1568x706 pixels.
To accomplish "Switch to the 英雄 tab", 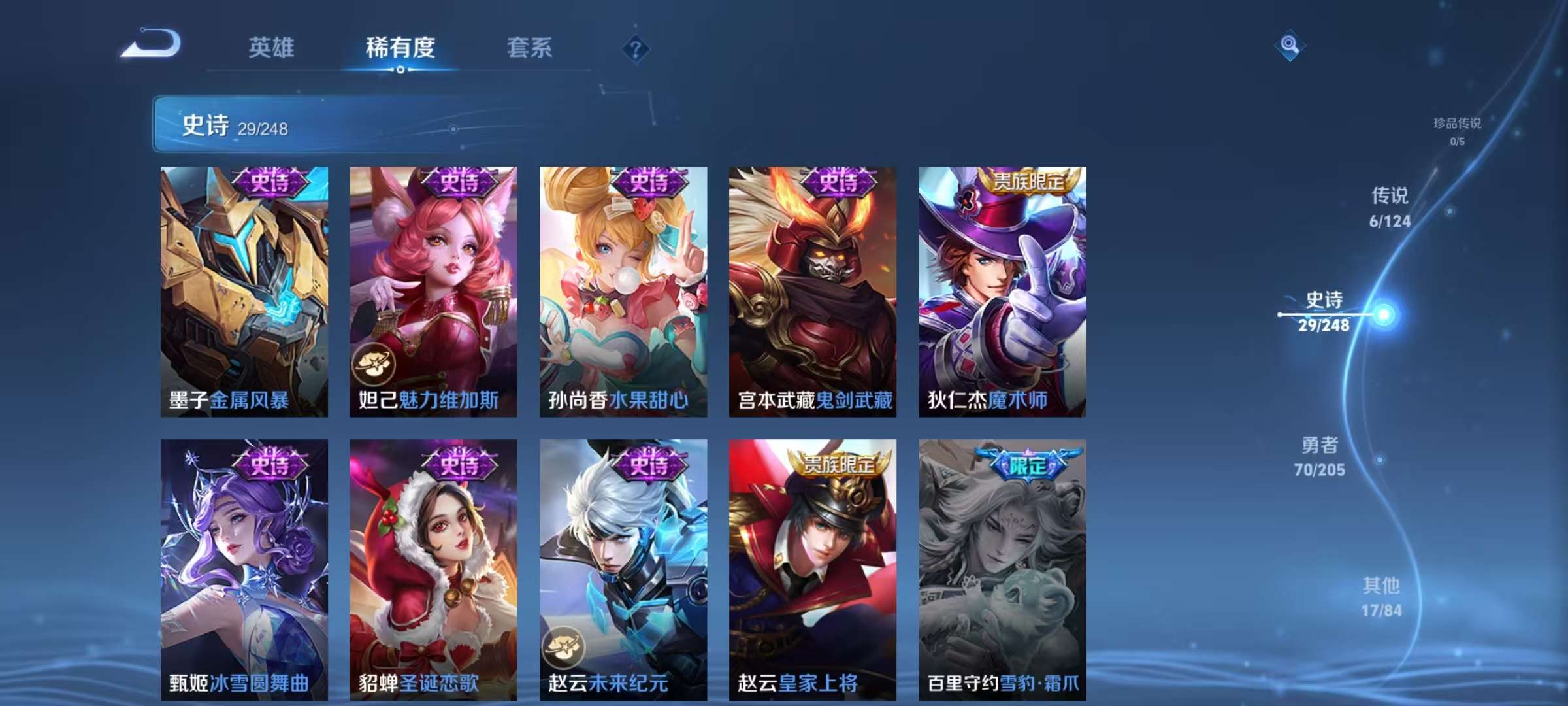I will 272,49.
